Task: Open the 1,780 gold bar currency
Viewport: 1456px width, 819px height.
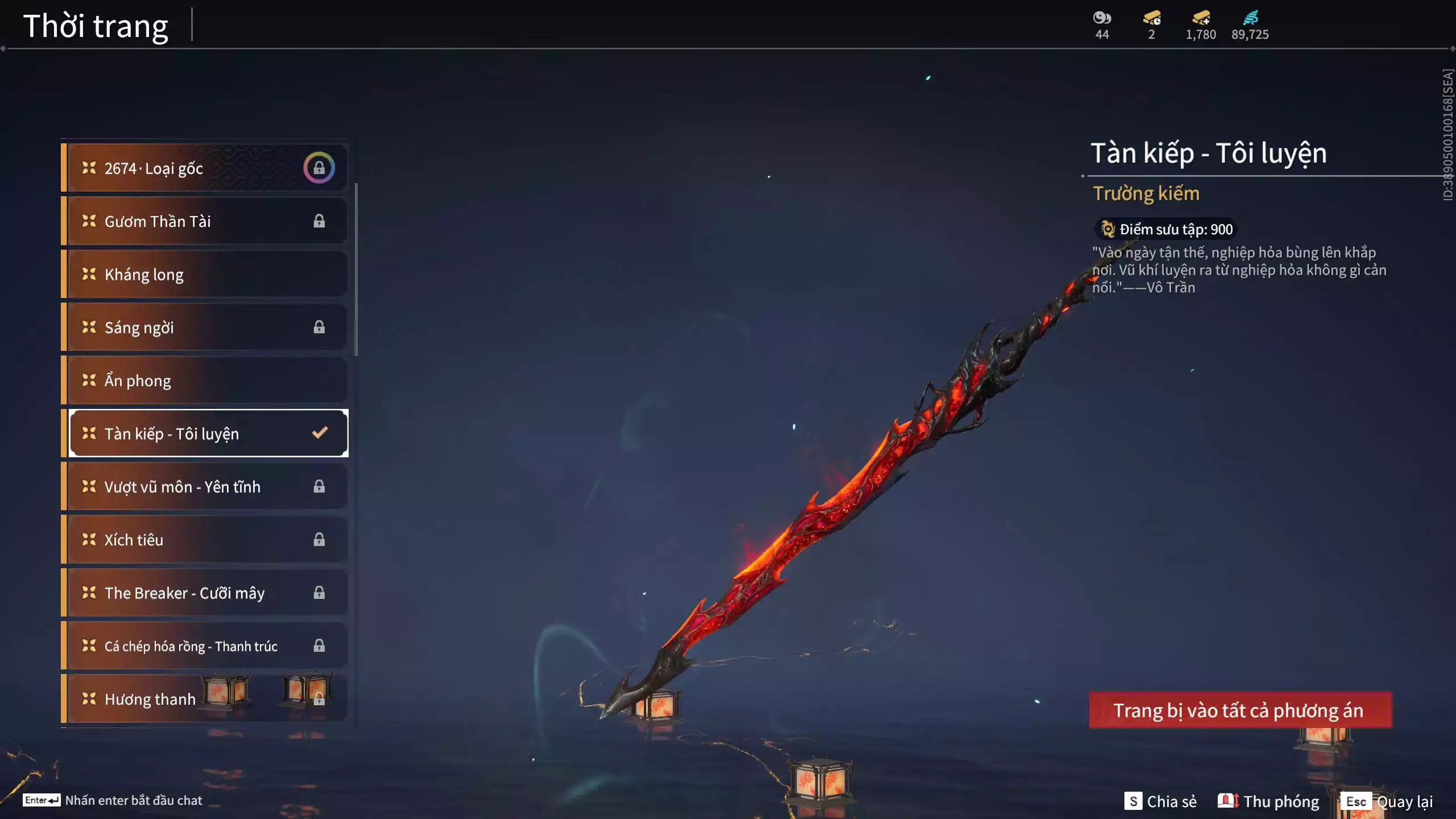Action: point(1201,25)
